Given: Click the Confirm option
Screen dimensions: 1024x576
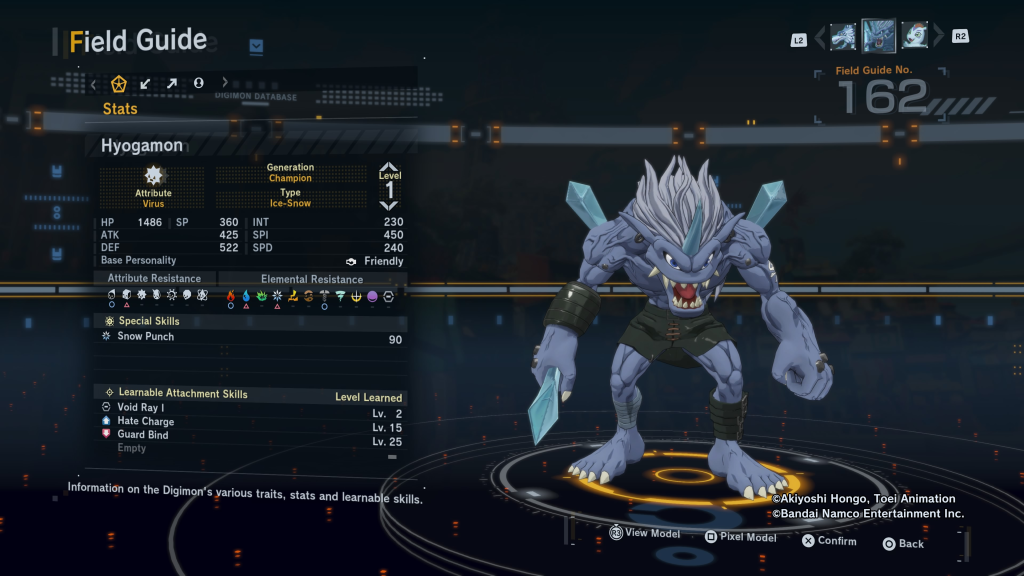Looking at the screenshot, I should (828, 541).
